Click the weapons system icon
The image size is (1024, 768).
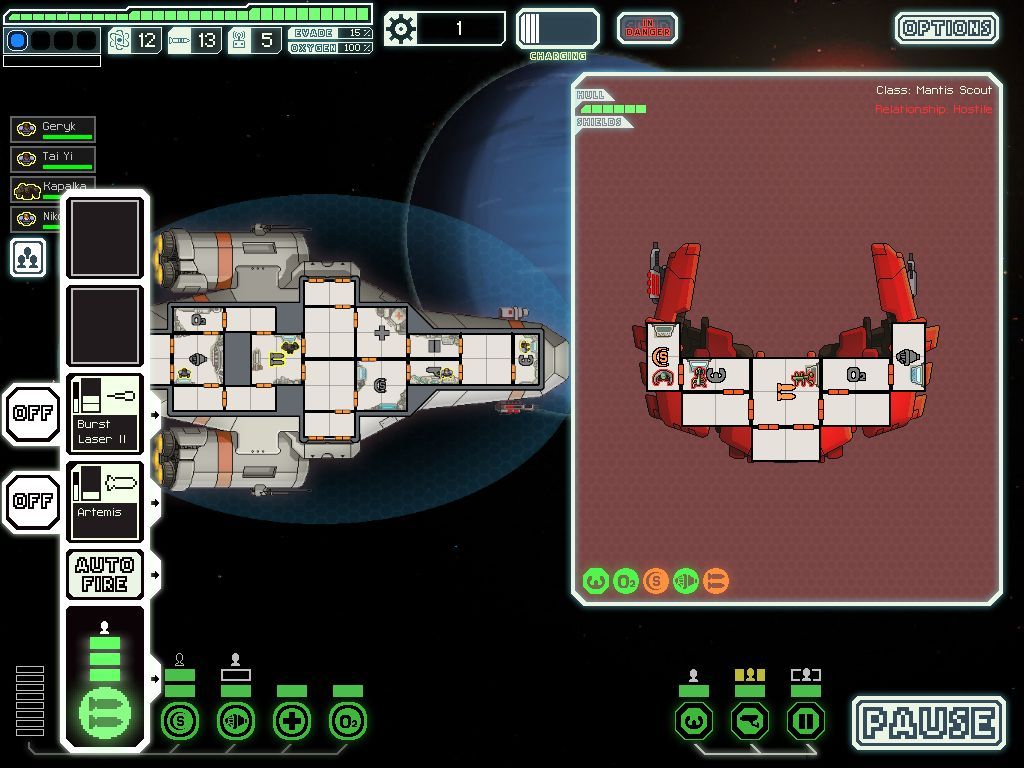point(104,714)
